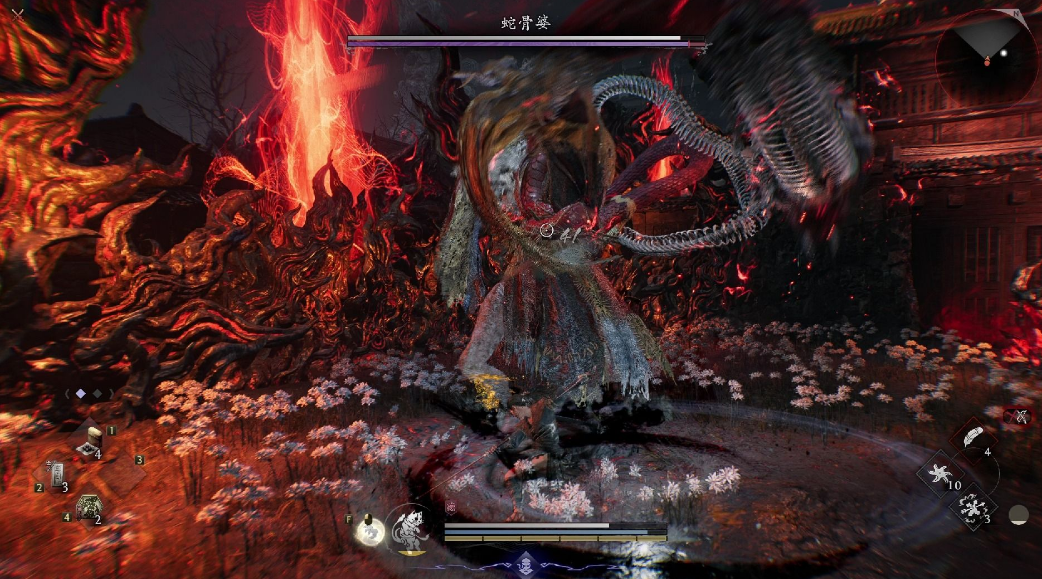Click the round gray gauge icon
Screen dimensions: 1042x579
(x=1018, y=515)
